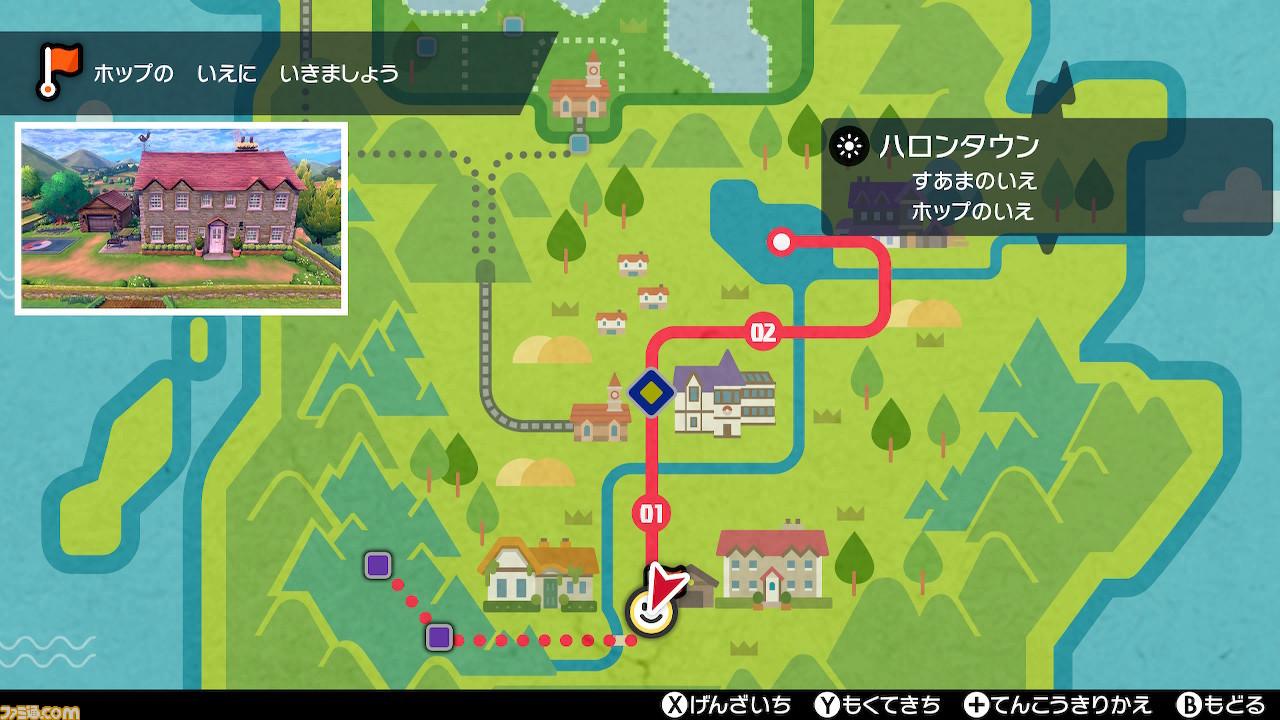Click the destination pin at the lake
This screenshot has width=1280, height=720.
click(x=782, y=240)
